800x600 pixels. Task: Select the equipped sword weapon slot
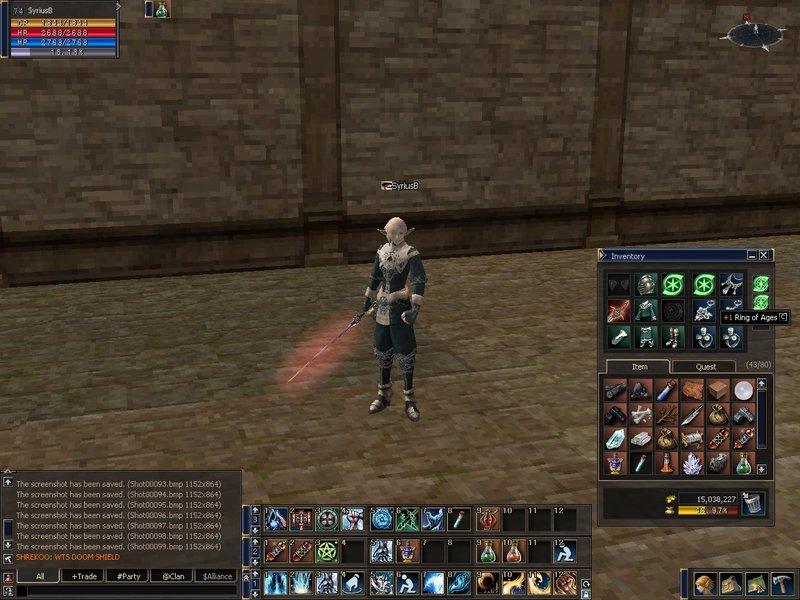pyautogui.click(x=617, y=311)
